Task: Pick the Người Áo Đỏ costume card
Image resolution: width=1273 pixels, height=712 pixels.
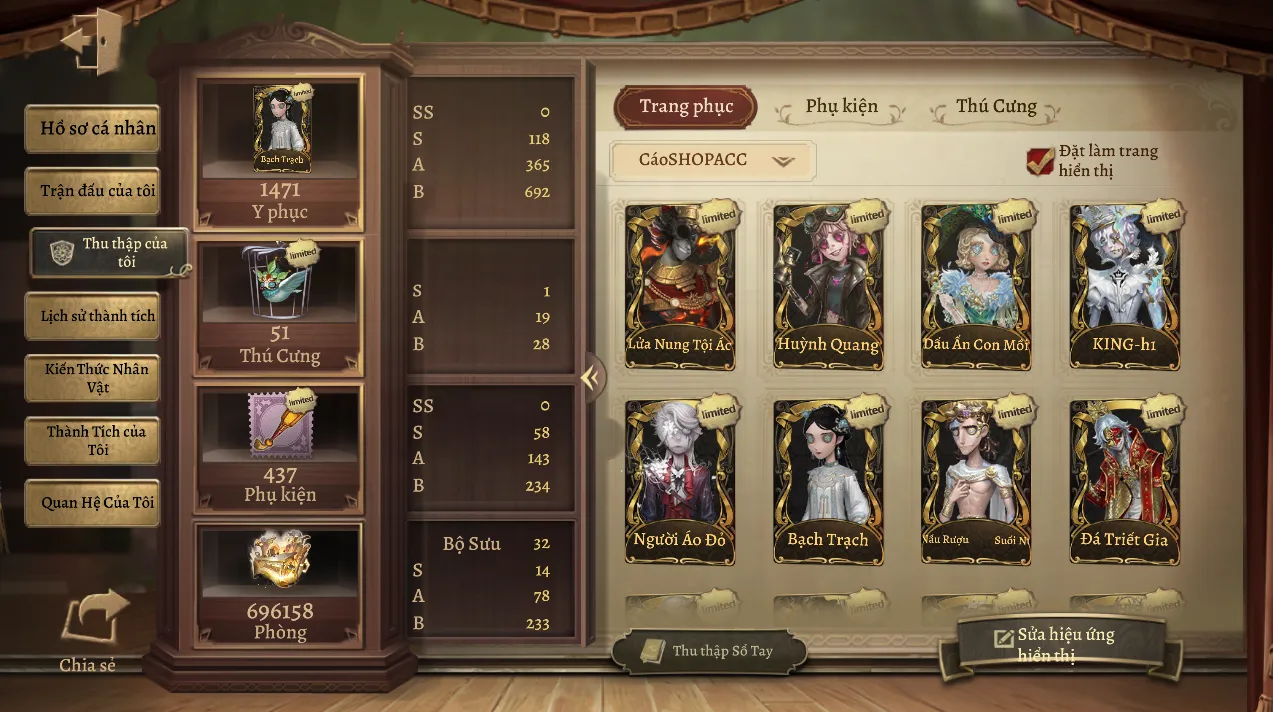Action: [x=680, y=482]
